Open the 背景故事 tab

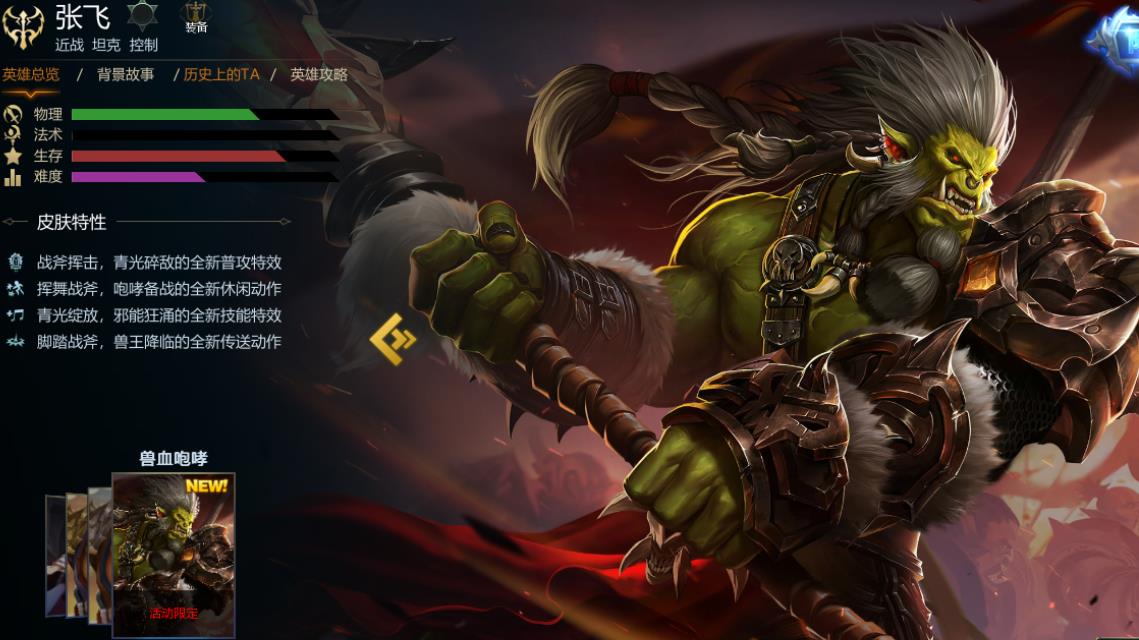click(125, 74)
